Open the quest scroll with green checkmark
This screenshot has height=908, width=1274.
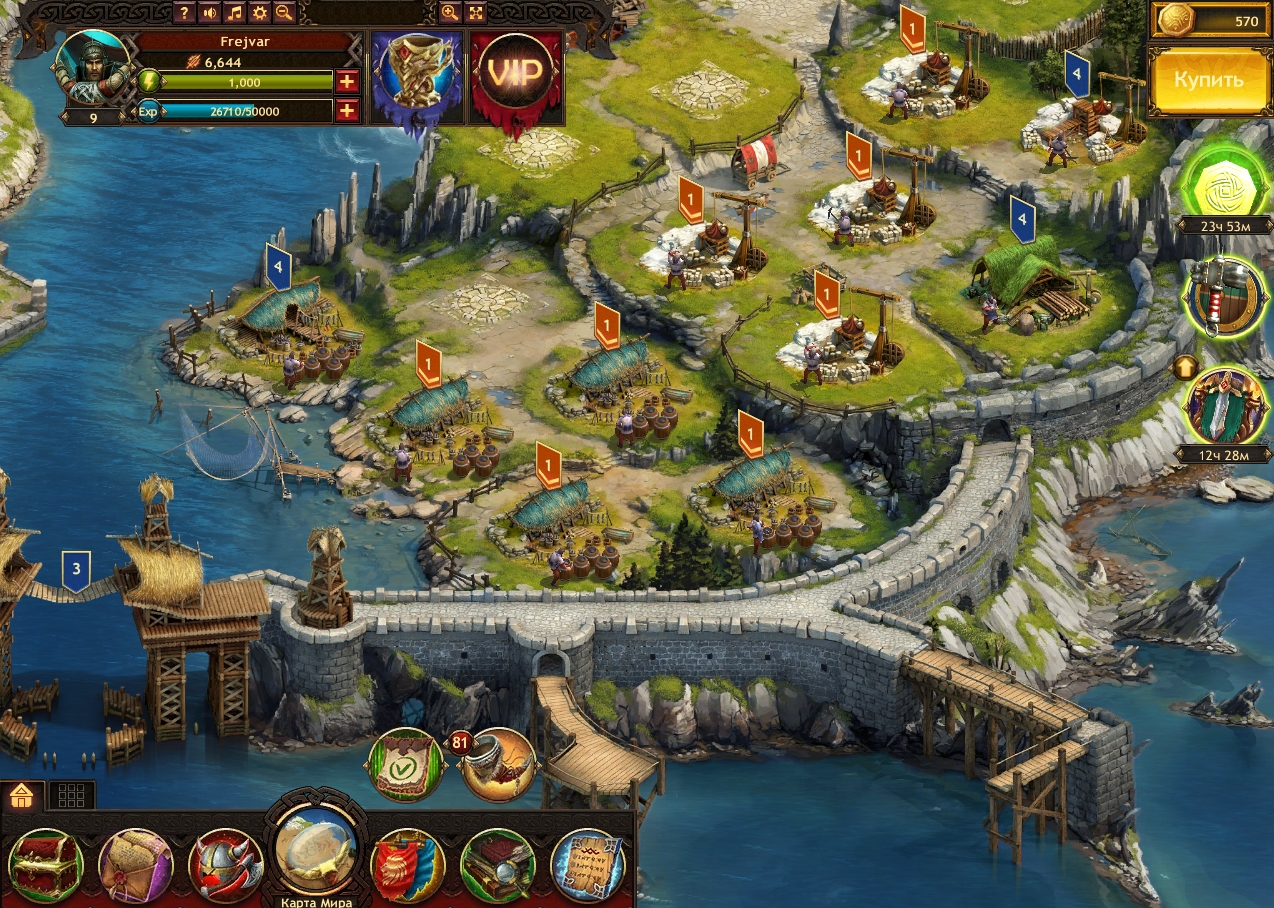(x=406, y=766)
